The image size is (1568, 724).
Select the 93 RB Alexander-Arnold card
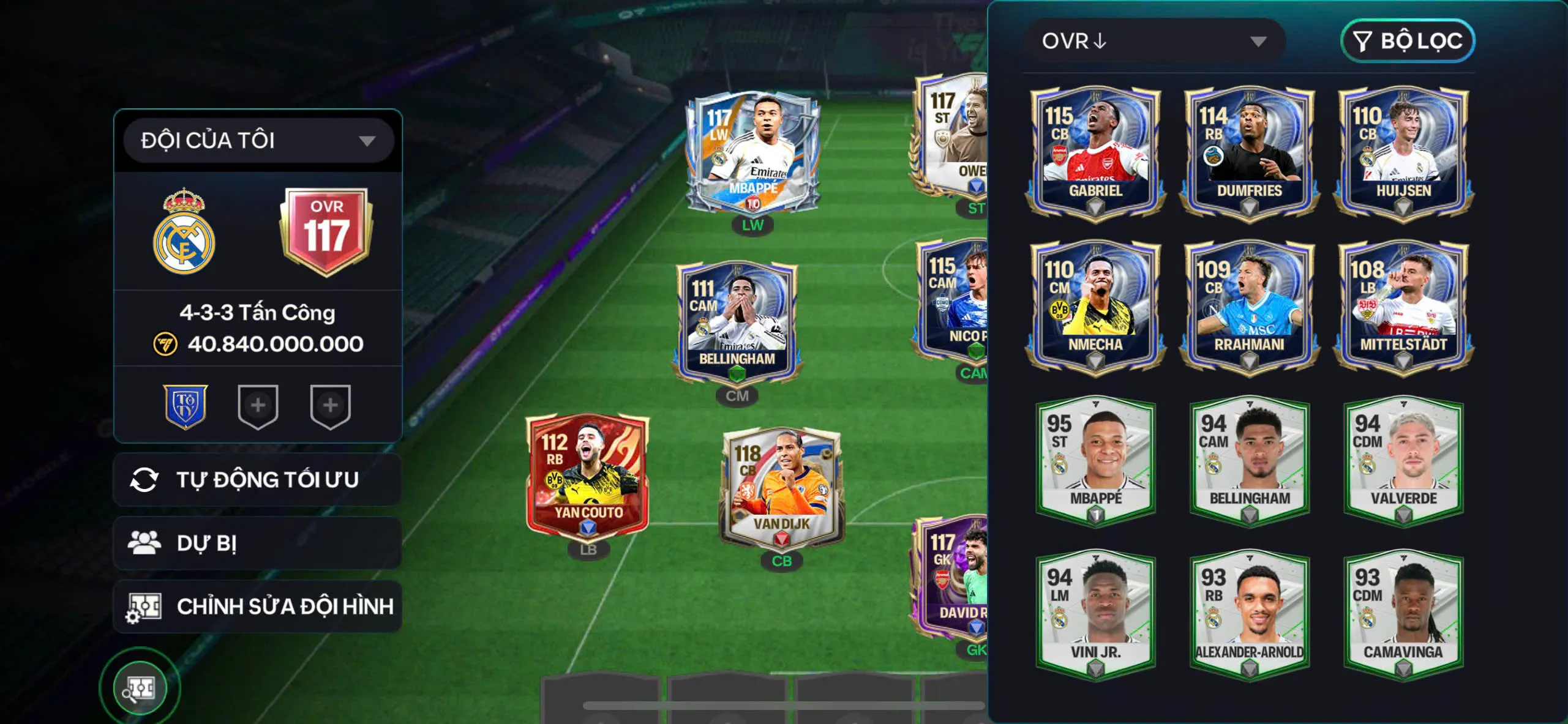pos(1249,613)
